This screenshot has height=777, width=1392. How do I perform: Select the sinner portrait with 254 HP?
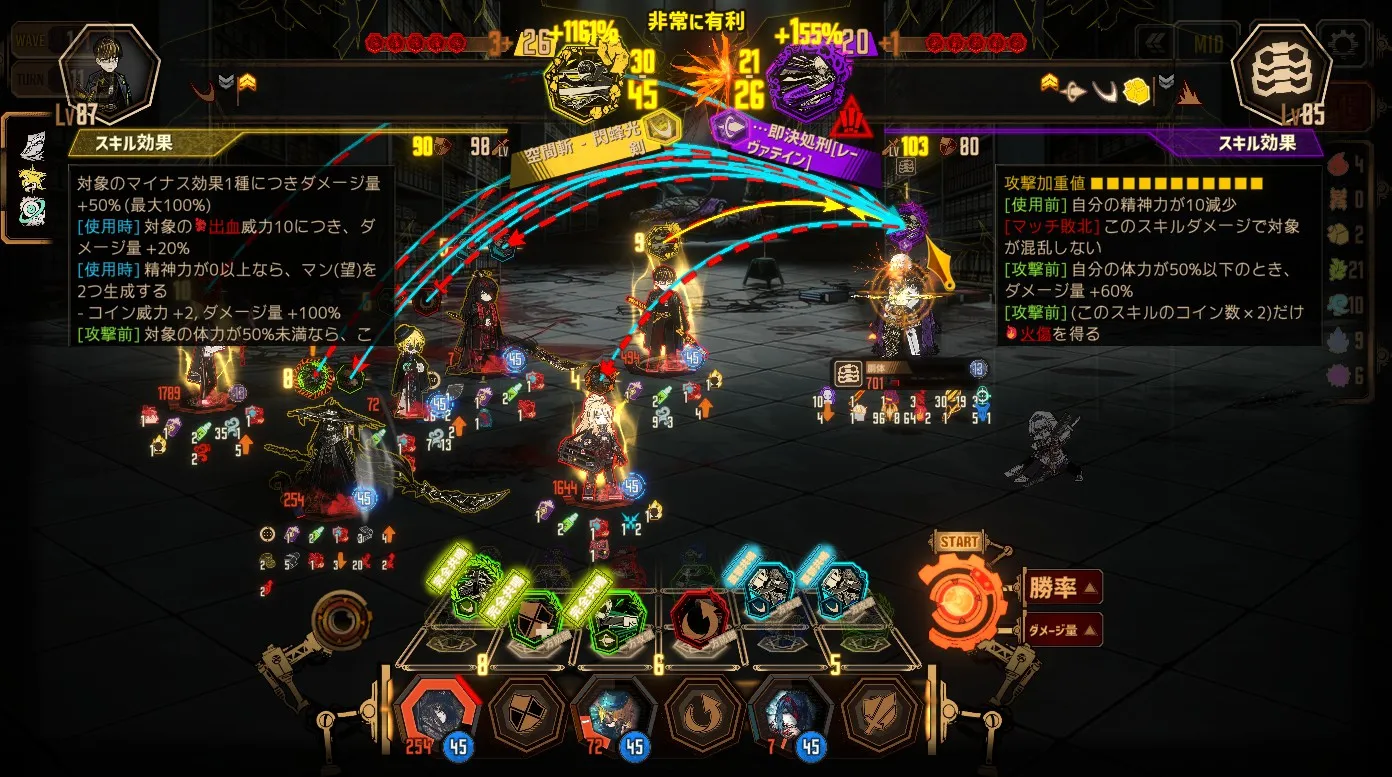coord(439,712)
